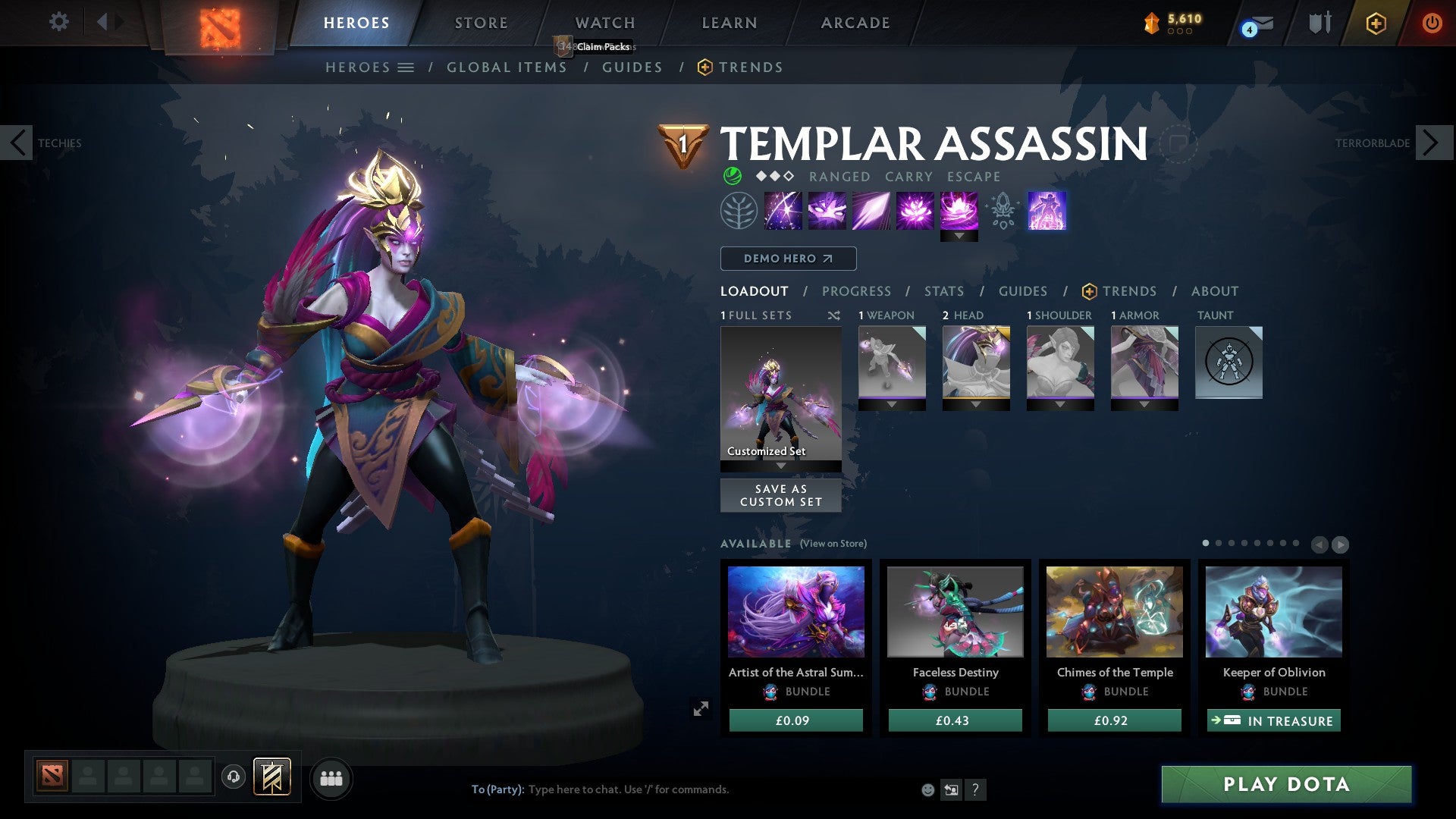Switch to the STATS tab
Viewport: 1456px width, 819px height.
click(943, 291)
